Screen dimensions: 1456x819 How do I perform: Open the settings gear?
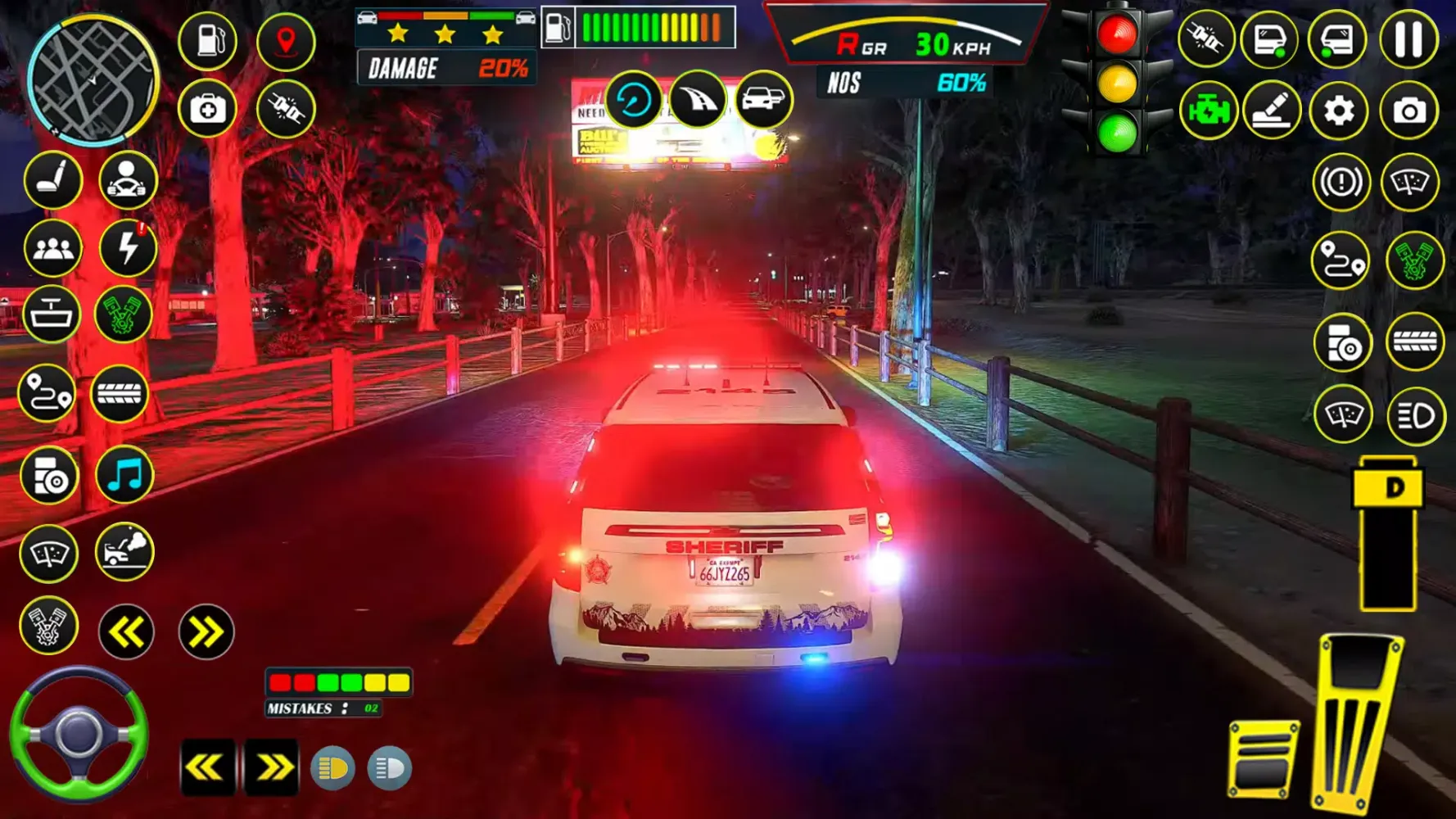[x=1341, y=108]
